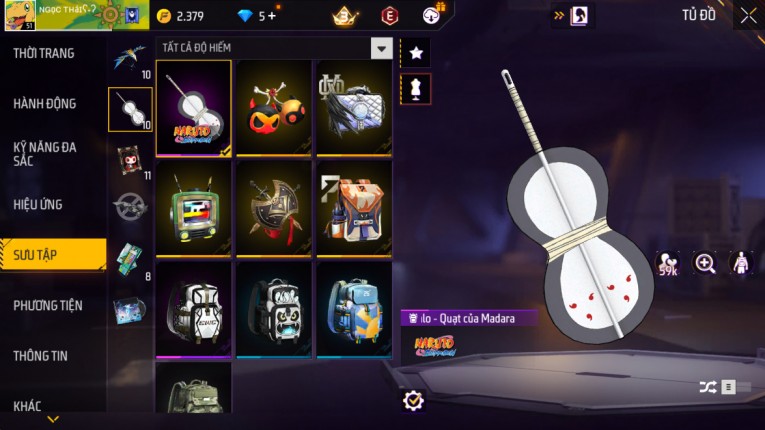
Task: Select the blue yellow backpack skin
Action: pos(354,308)
